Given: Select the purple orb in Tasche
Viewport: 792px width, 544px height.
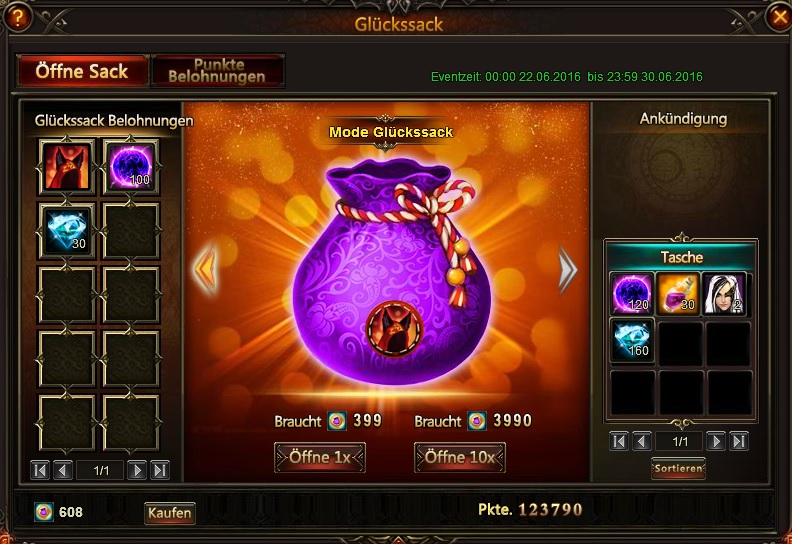Looking at the screenshot, I should point(632,294).
